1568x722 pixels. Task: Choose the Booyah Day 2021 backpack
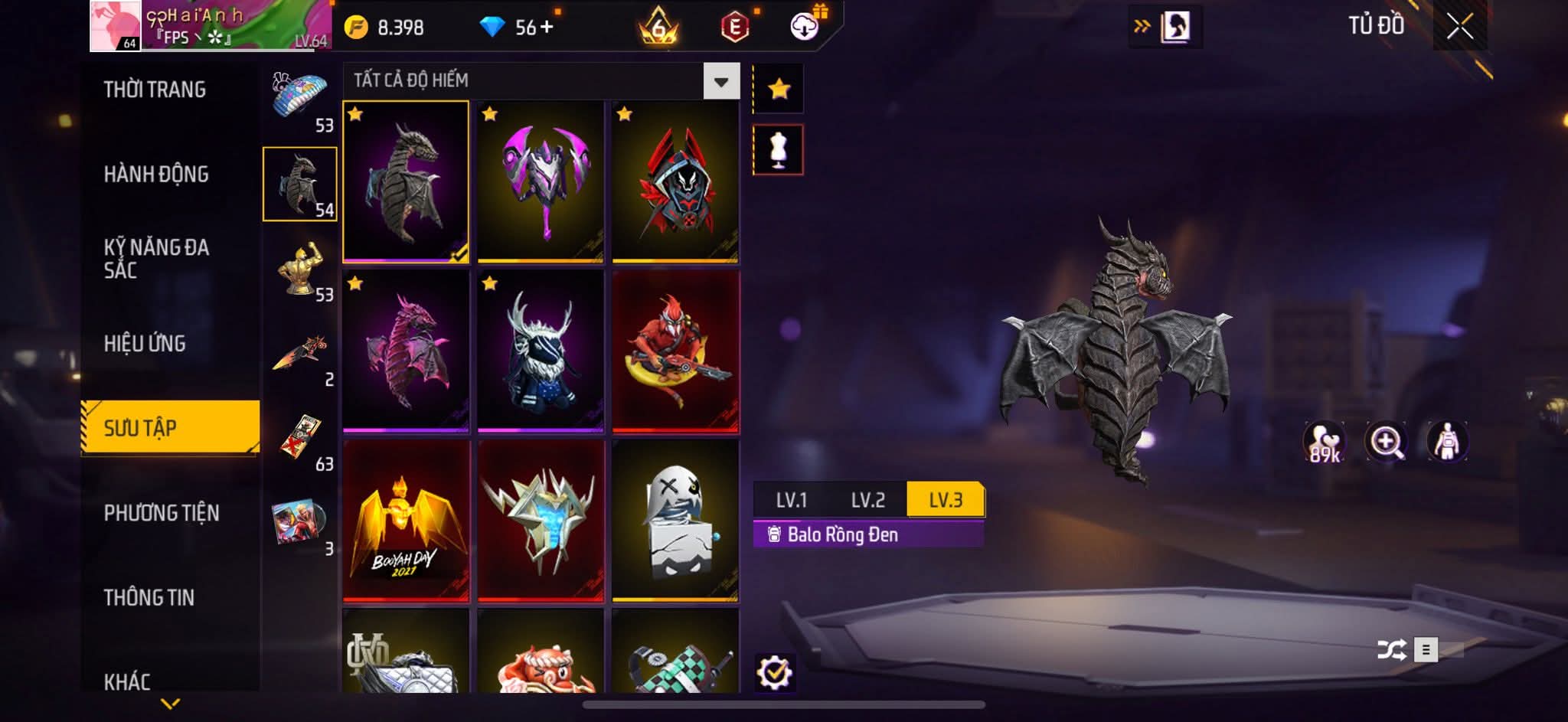tap(406, 521)
